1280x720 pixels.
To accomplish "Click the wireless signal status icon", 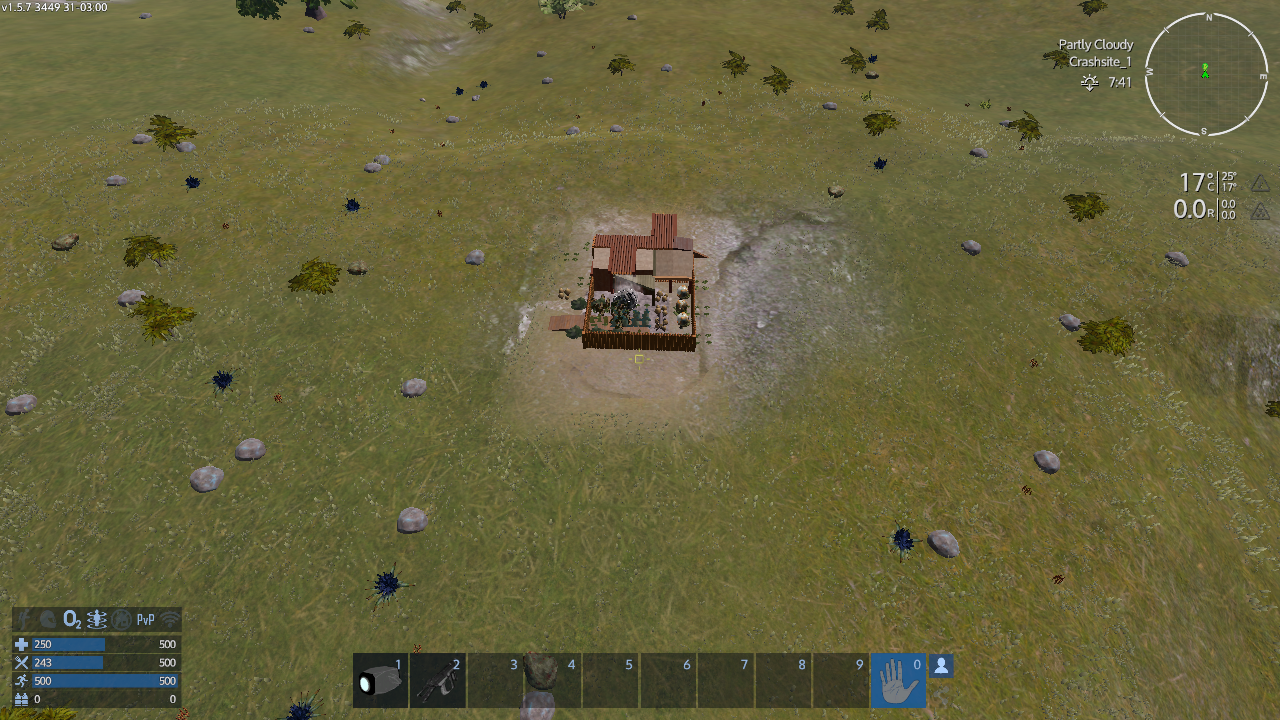I will point(170,619).
